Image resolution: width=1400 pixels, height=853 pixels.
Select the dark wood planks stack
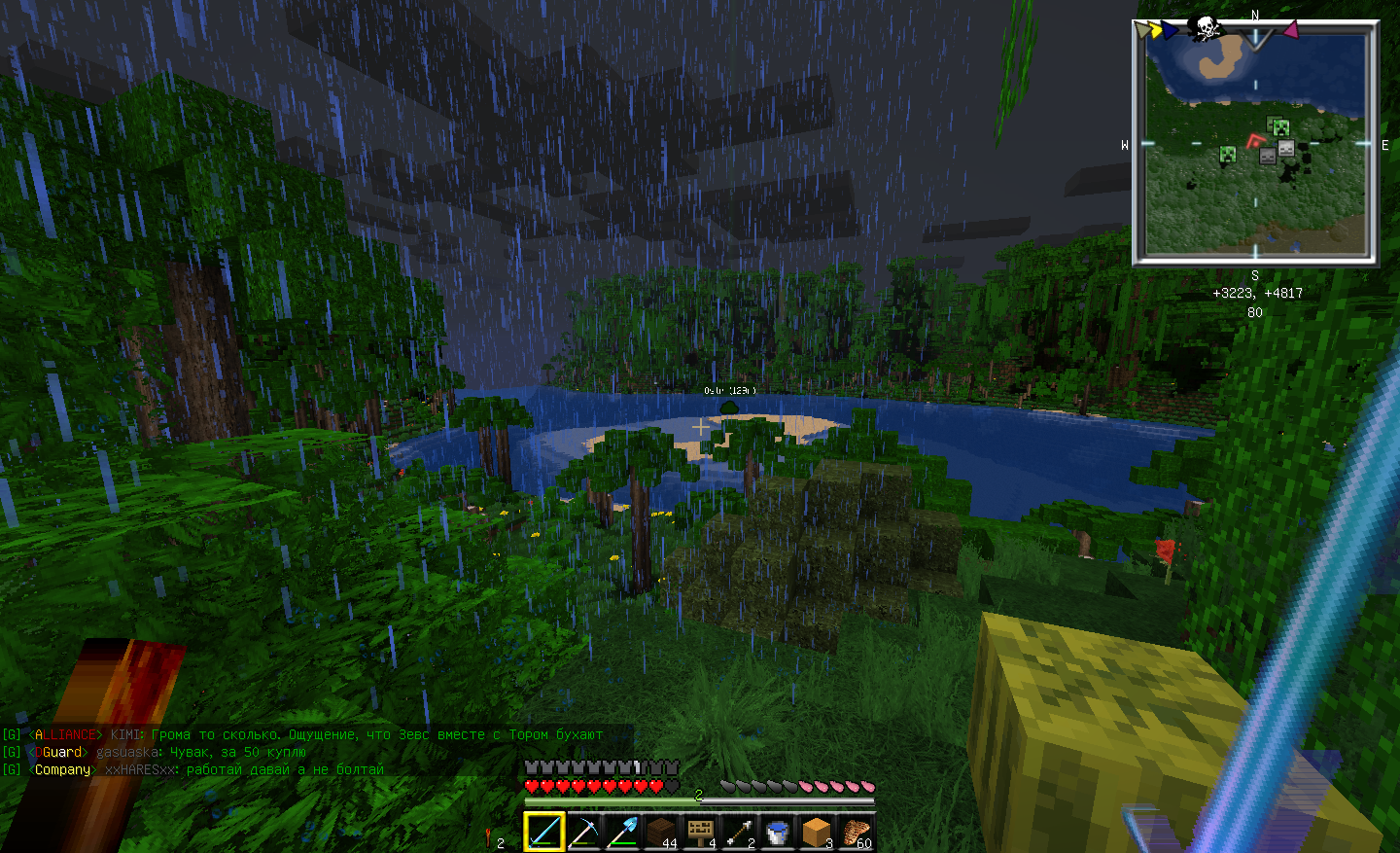tap(661, 832)
